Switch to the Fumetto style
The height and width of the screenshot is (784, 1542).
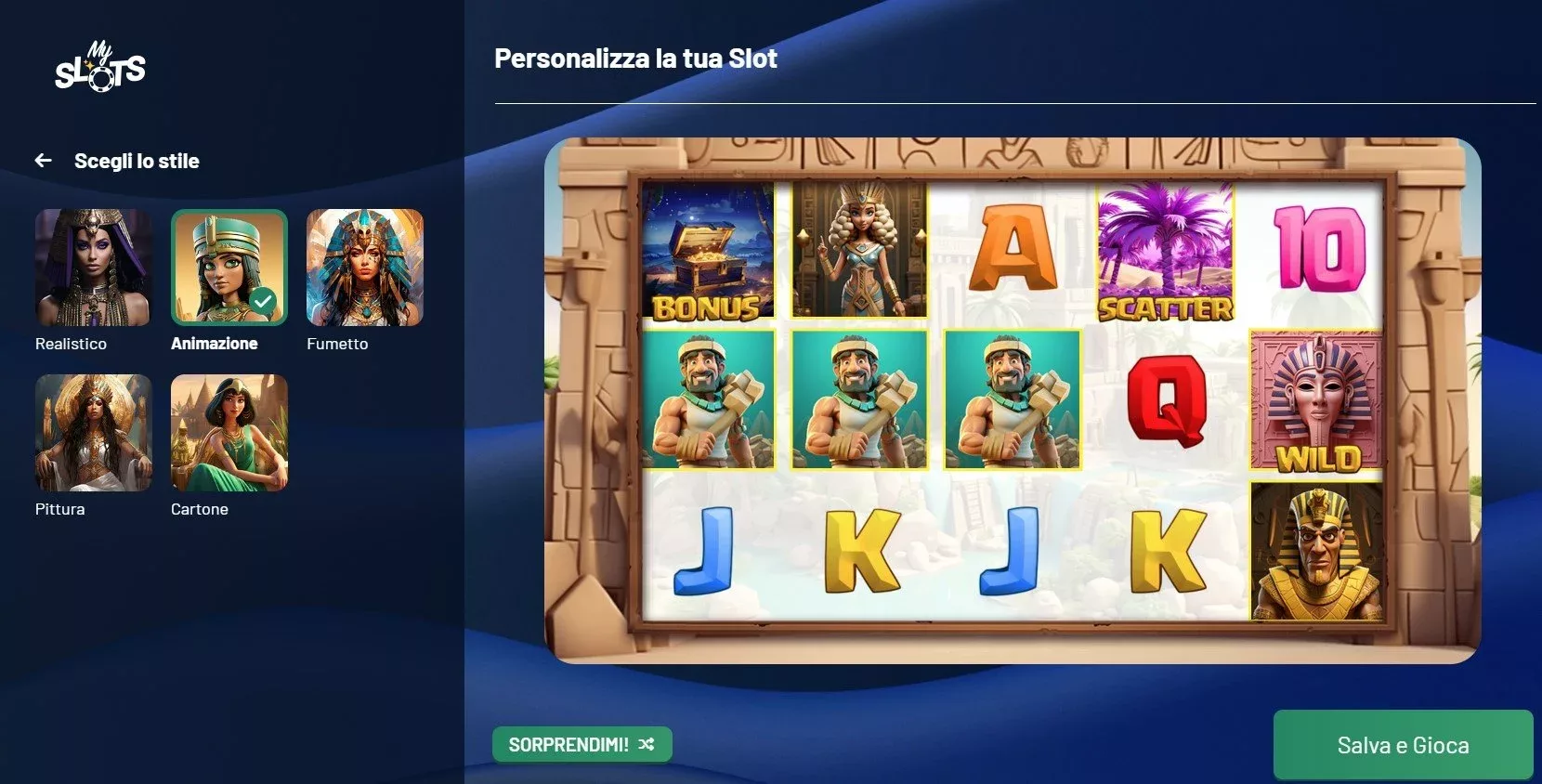364,268
